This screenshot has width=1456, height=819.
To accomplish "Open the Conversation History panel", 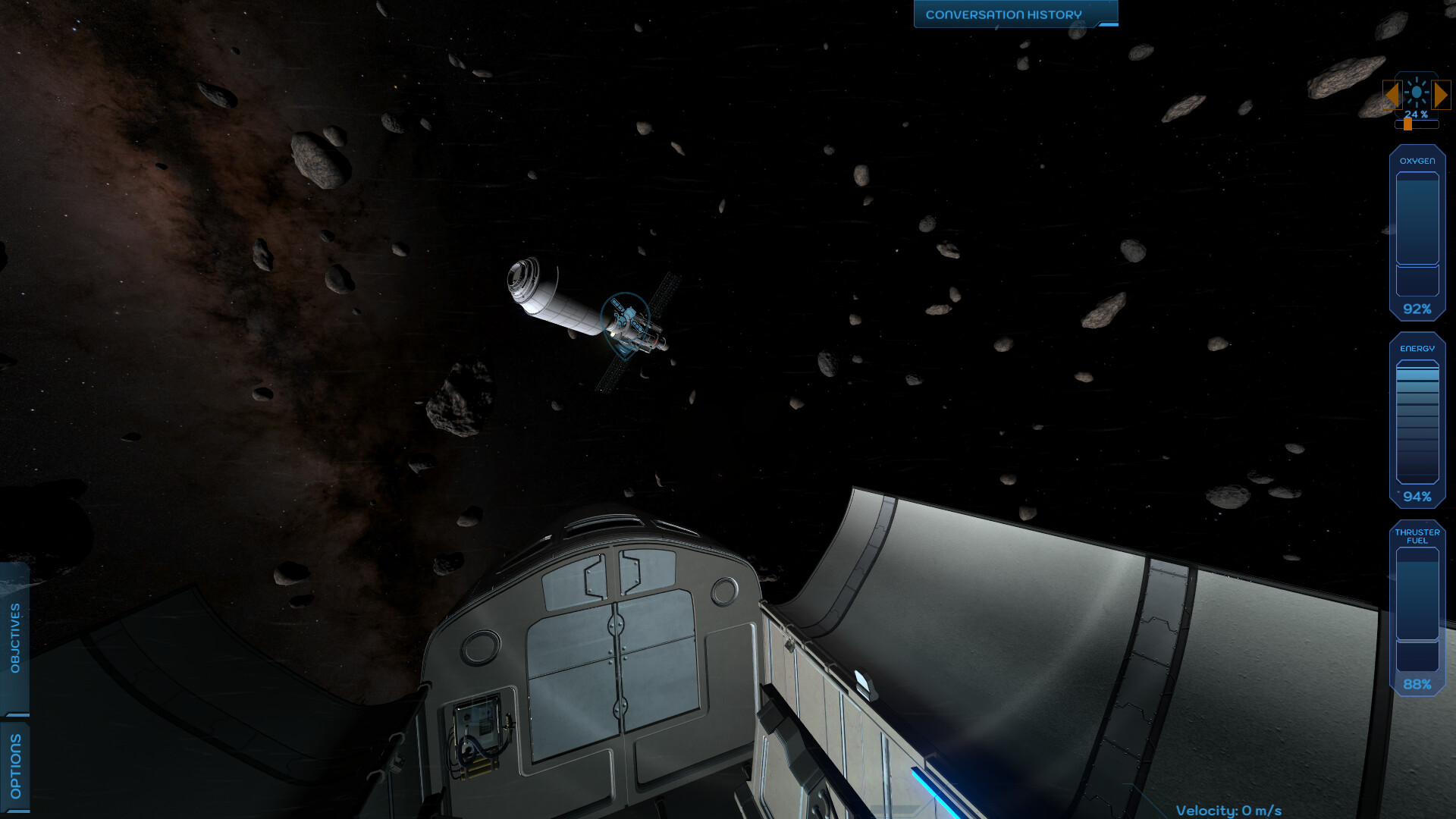I will (x=1003, y=13).
